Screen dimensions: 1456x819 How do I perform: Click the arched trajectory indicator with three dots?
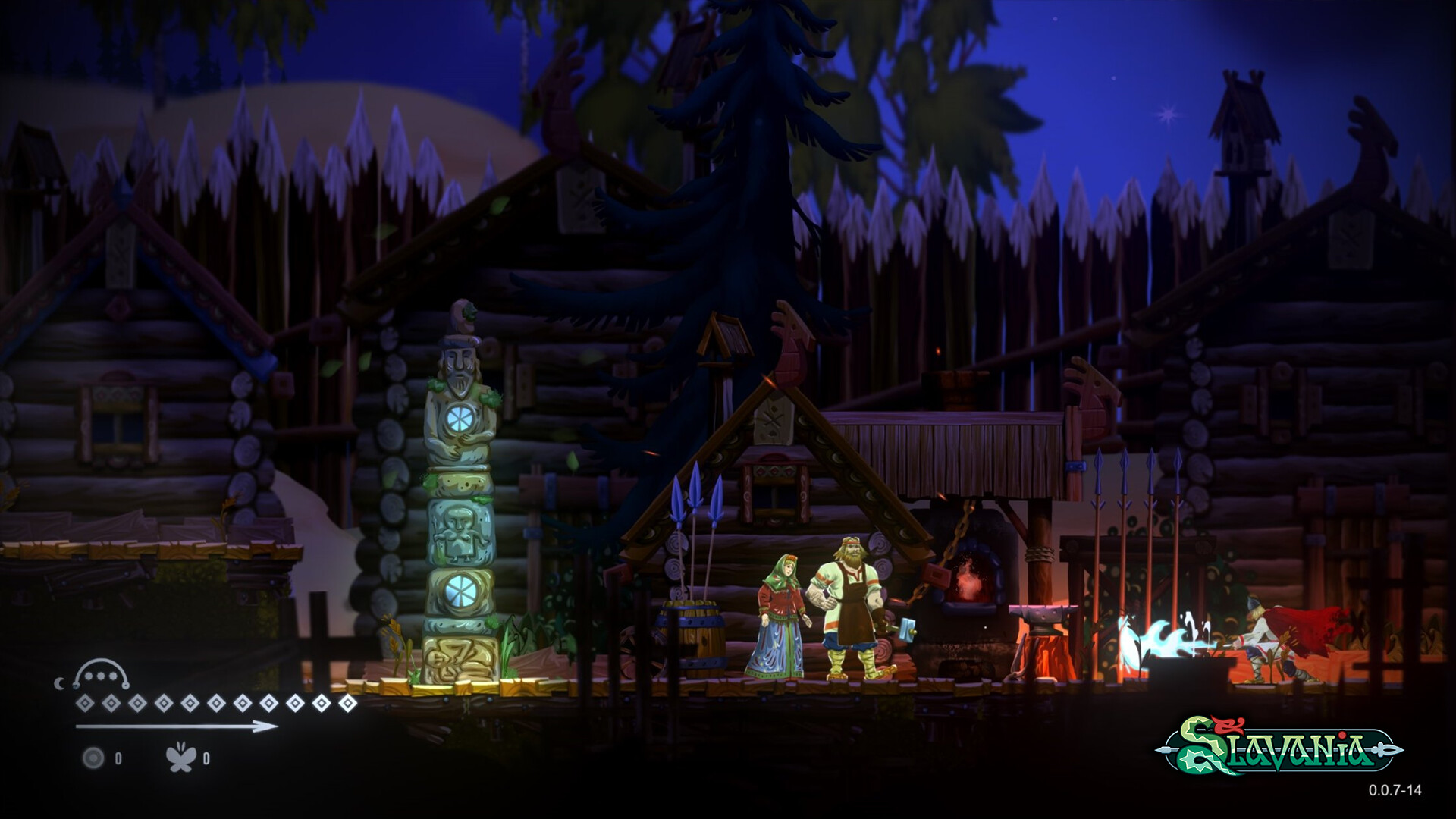tap(101, 673)
